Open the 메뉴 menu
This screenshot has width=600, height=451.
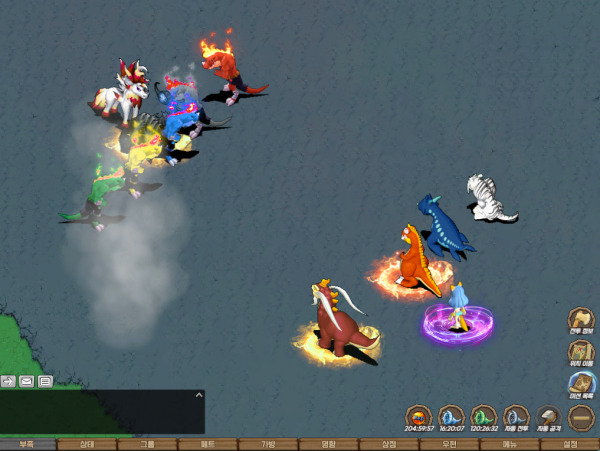click(509, 444)
